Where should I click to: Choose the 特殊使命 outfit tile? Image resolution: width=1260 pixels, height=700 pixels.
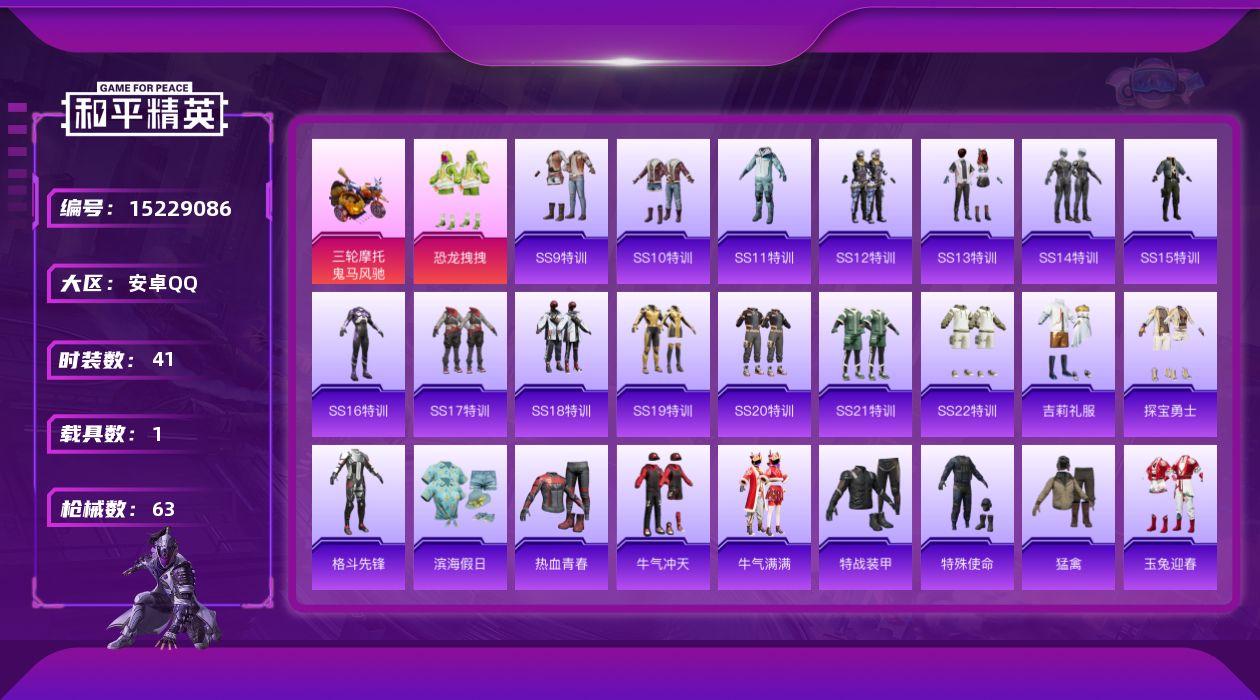[967, 517]
